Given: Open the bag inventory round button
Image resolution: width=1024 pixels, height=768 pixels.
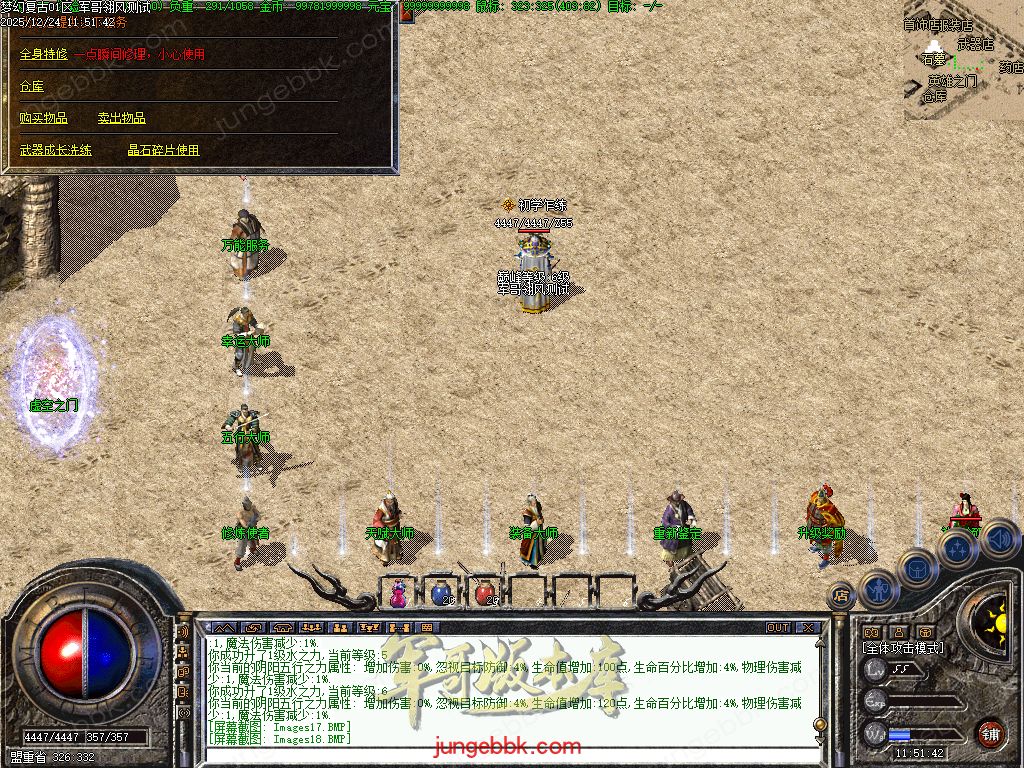Looking at the screenshot, I should coord(917,569).
